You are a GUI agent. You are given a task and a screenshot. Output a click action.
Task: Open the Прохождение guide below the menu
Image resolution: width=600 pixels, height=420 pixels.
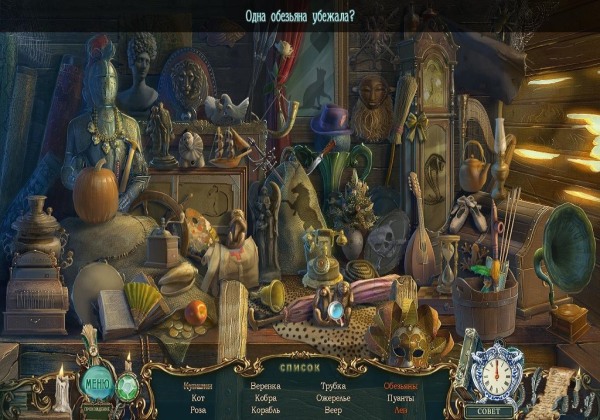(97, 408)
